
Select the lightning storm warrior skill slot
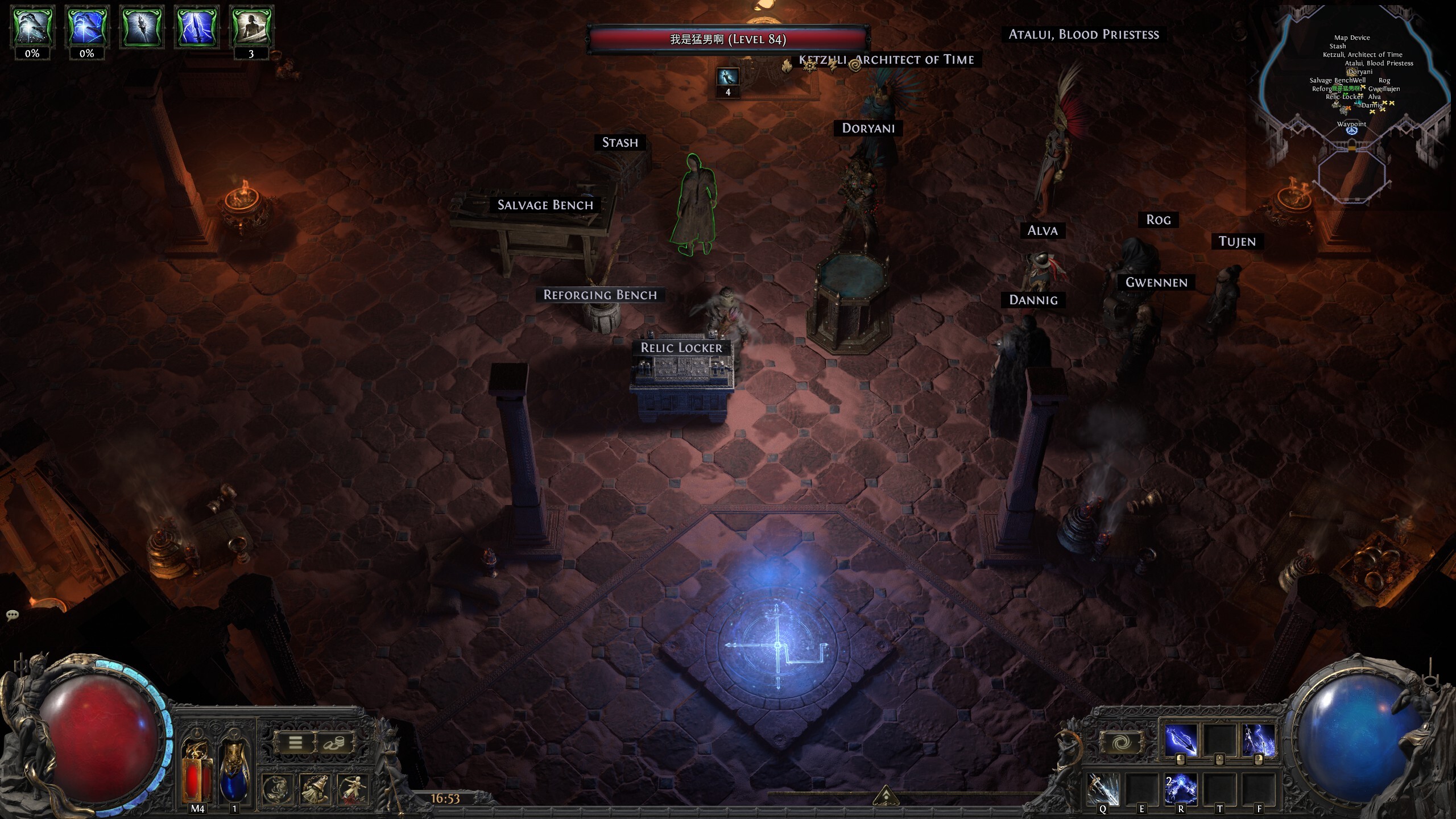tap(1258, 741)
